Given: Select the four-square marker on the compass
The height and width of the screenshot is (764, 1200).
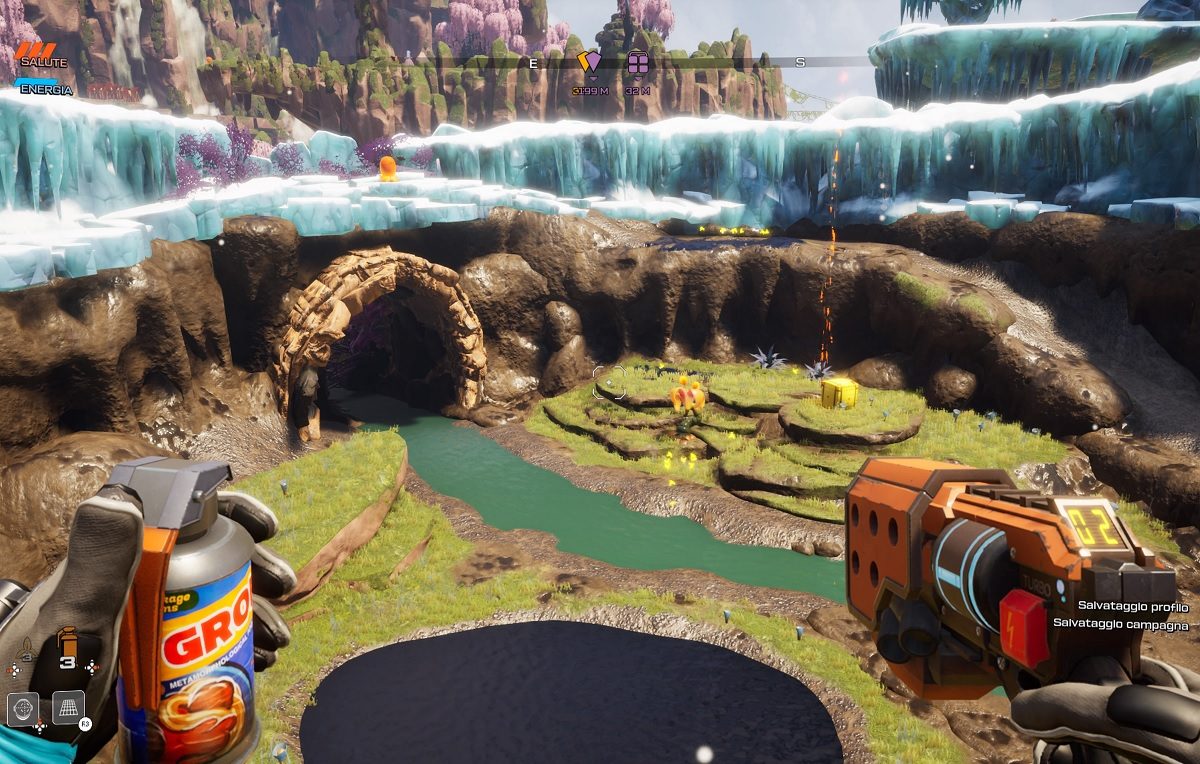Looking at the screenshot, I should (x=638, y=64).
